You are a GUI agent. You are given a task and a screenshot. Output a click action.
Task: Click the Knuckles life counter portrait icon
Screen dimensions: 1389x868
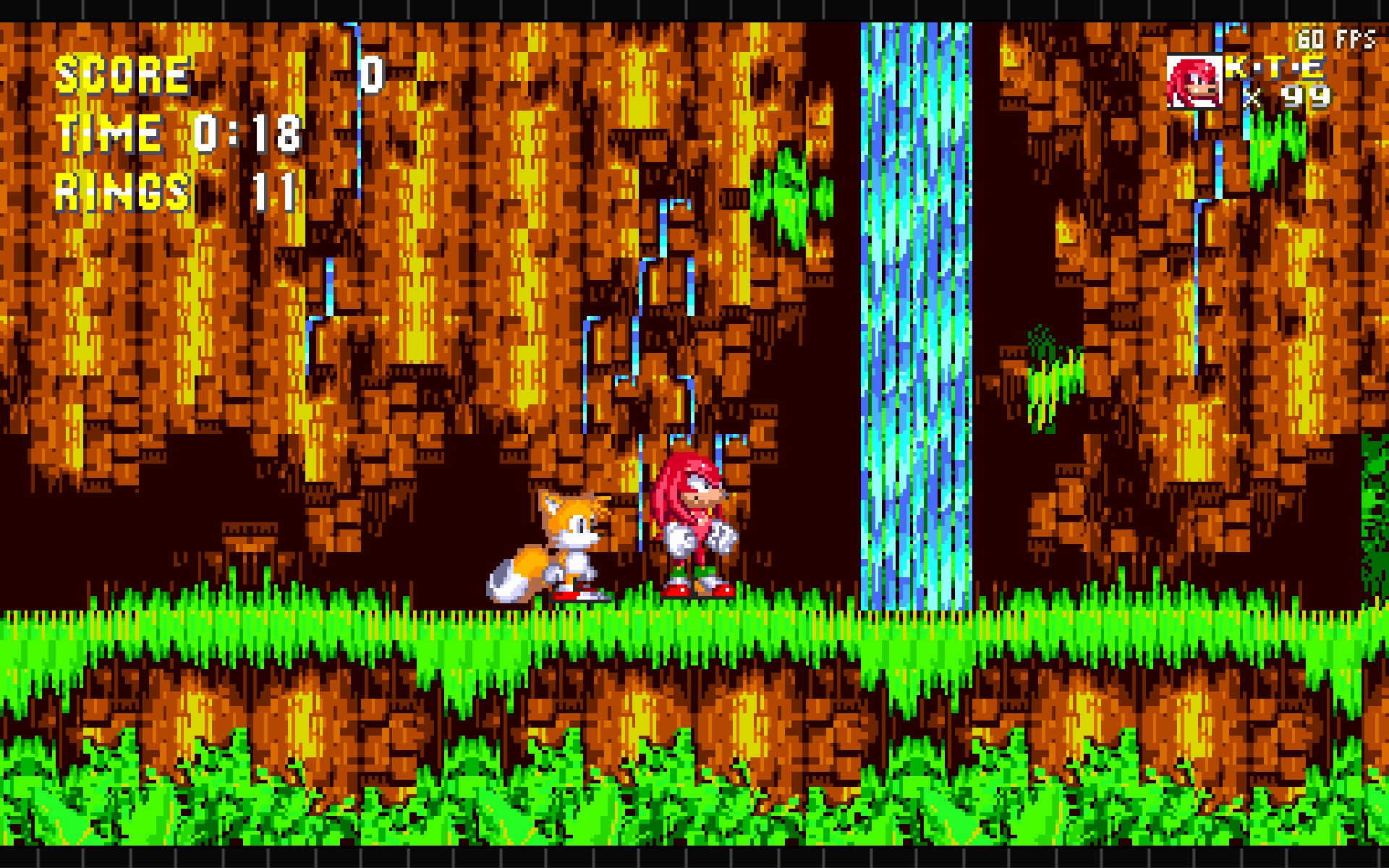tap(1194, 81)
